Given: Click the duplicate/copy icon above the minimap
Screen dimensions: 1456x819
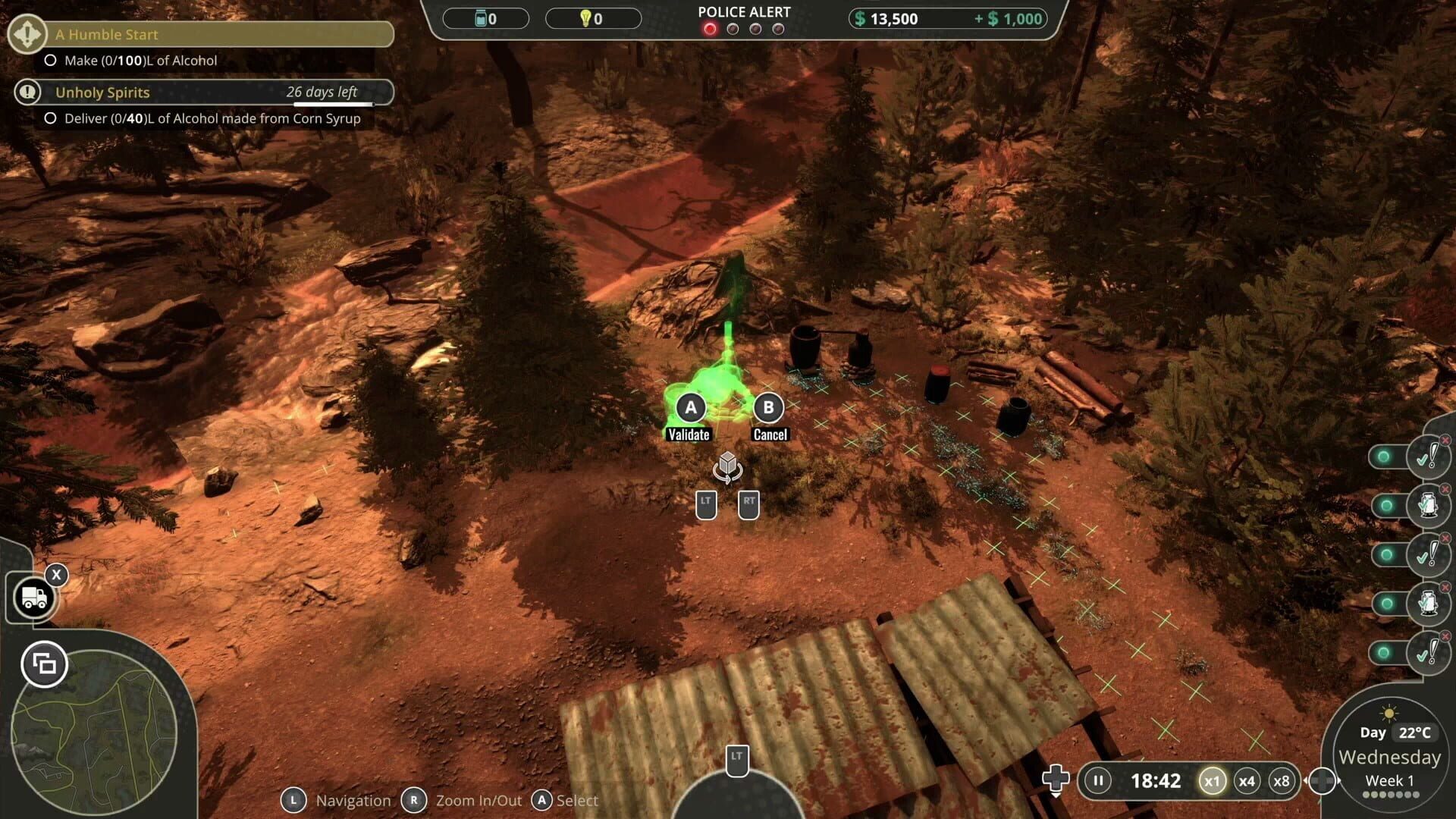Looking at the screenshot, I should [x=44, y=664].
